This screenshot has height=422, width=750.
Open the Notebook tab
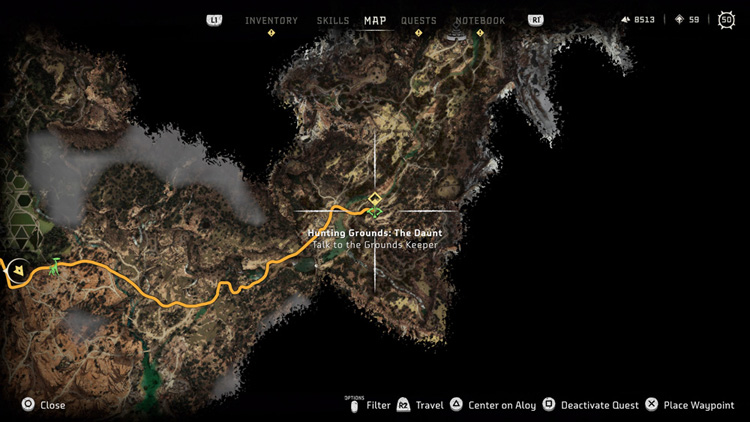tap(480, 20)
